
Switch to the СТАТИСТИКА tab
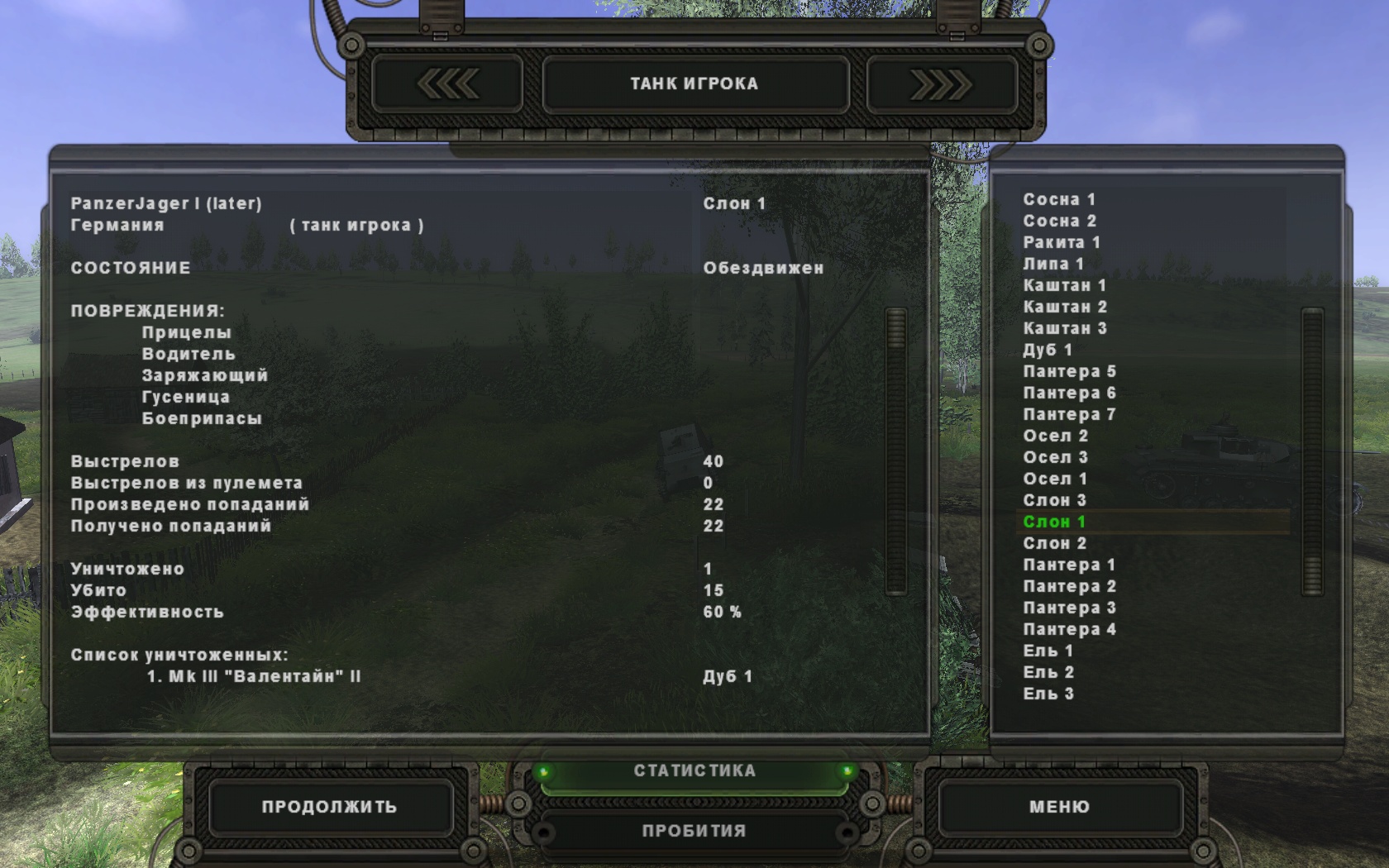point(694,771)
